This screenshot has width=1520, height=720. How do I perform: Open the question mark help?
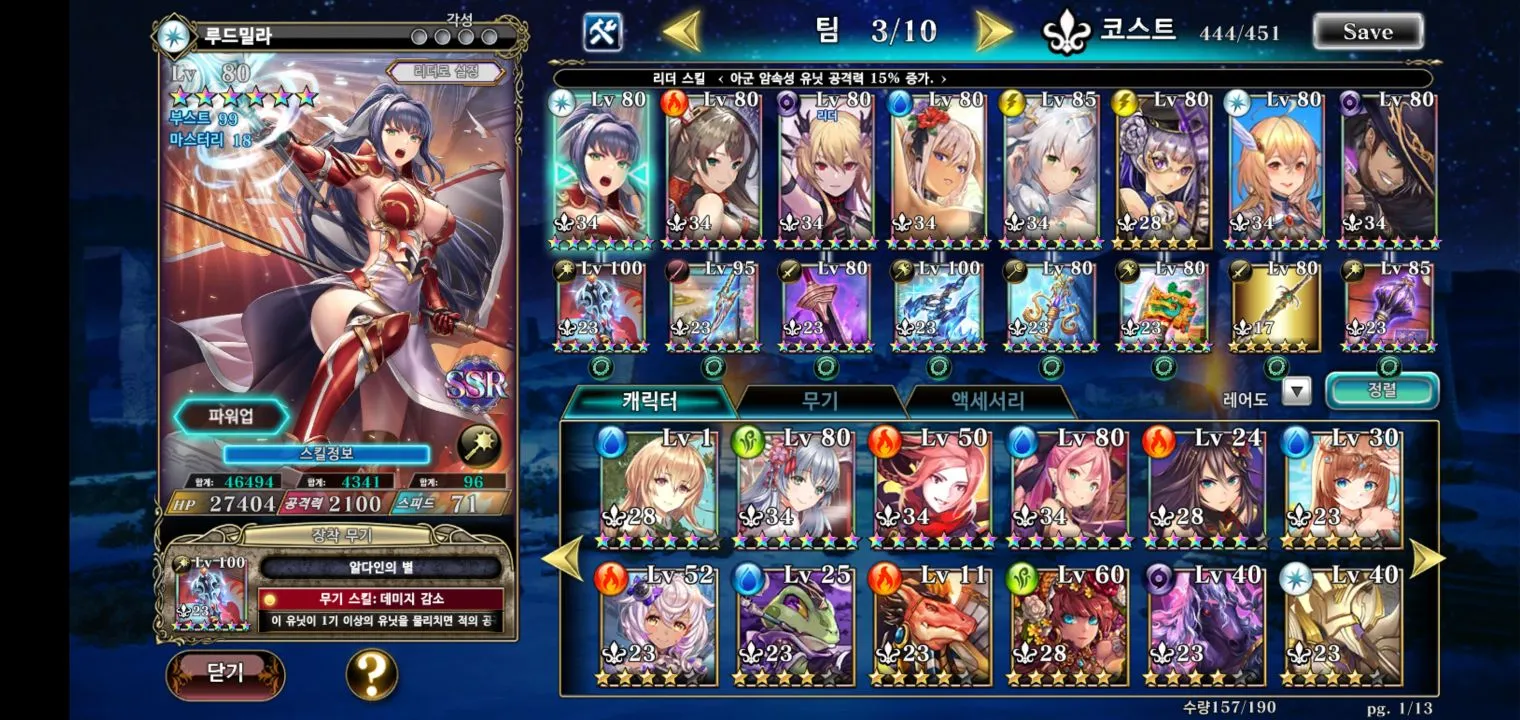(x=371, y=674)
